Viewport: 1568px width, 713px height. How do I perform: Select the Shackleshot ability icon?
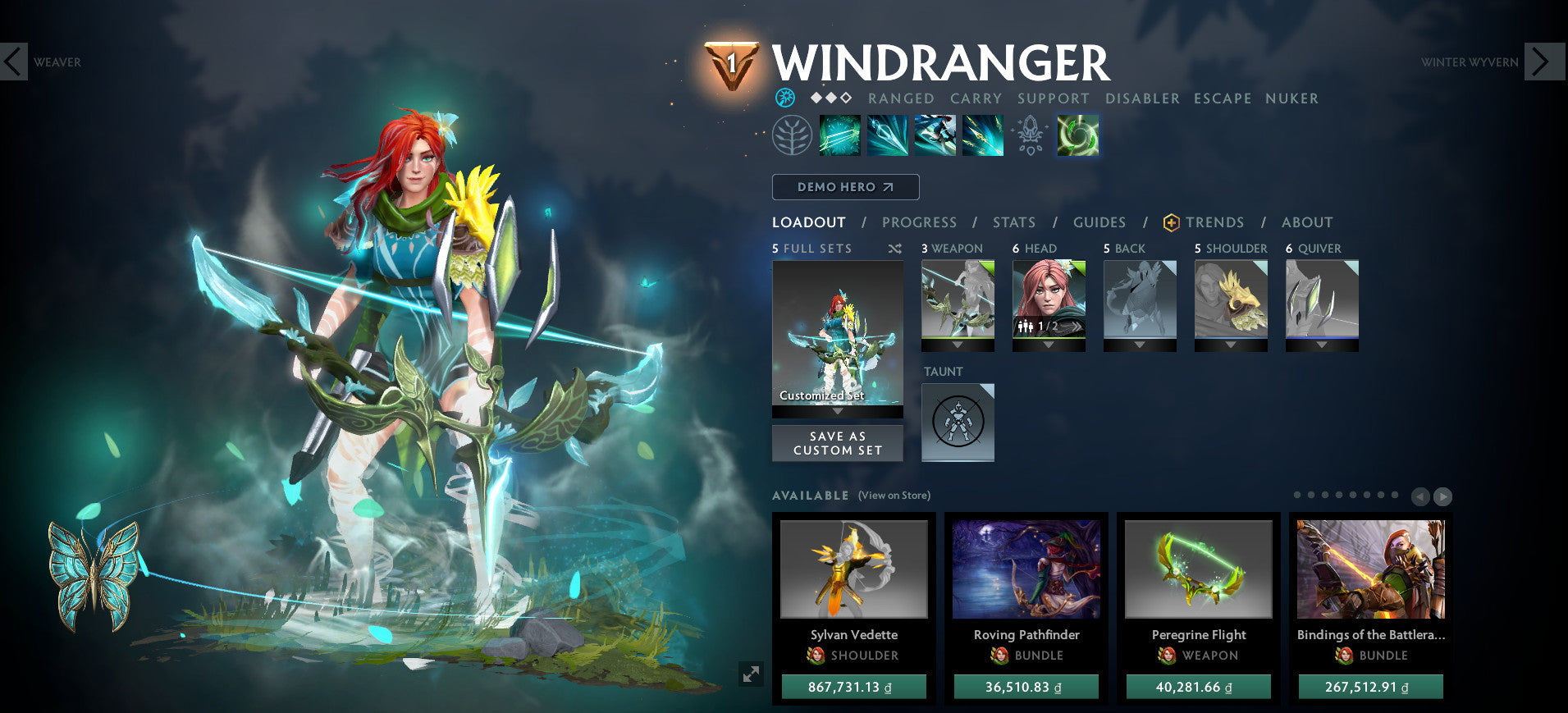coord(840,136)
